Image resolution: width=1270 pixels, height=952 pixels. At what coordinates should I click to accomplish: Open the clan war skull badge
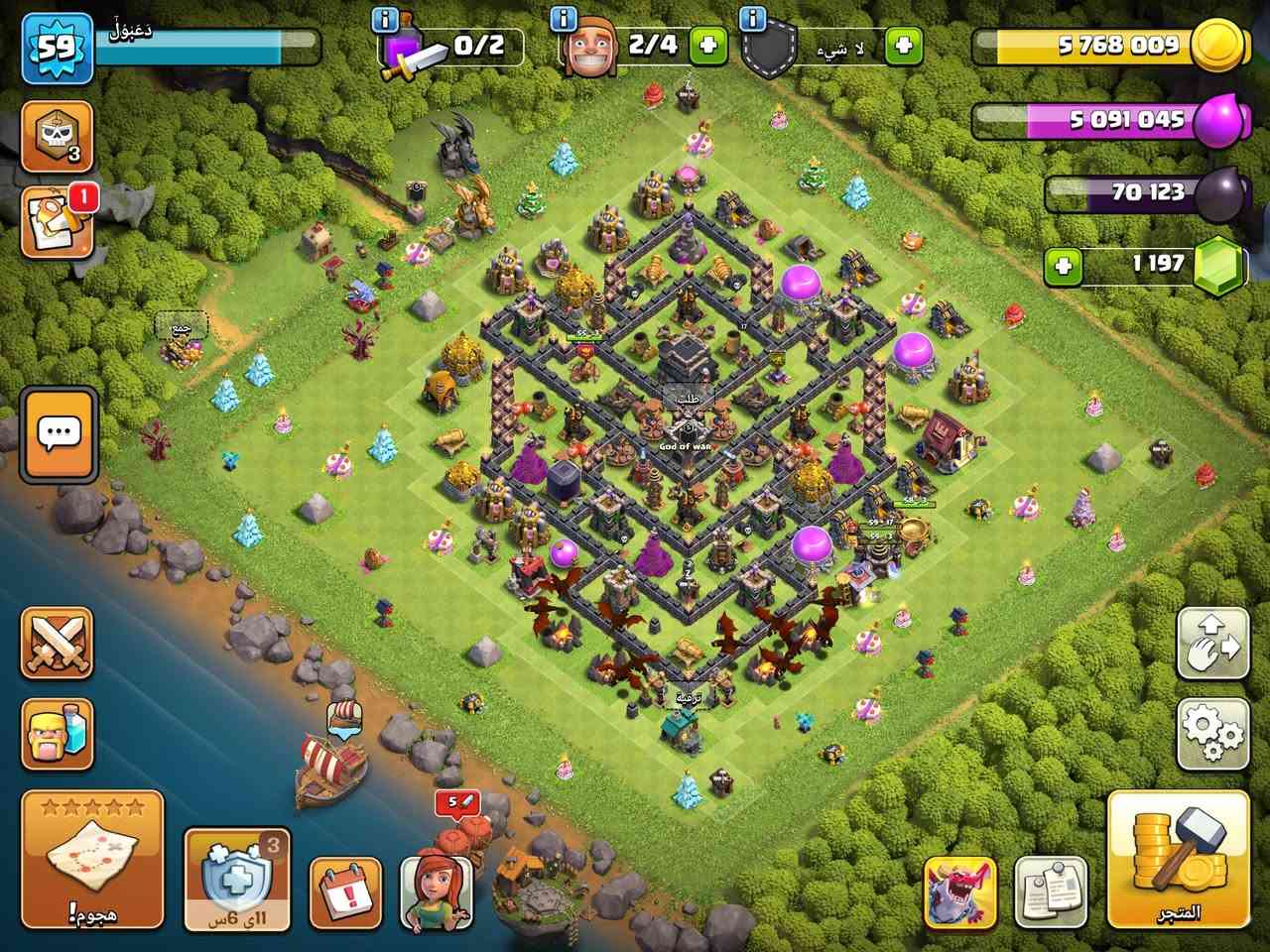(55, 136)
